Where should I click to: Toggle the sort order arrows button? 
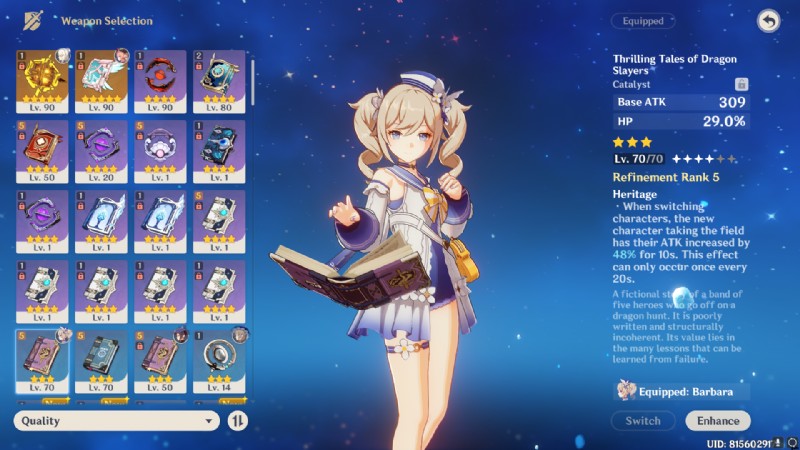(x=238, y=421)
